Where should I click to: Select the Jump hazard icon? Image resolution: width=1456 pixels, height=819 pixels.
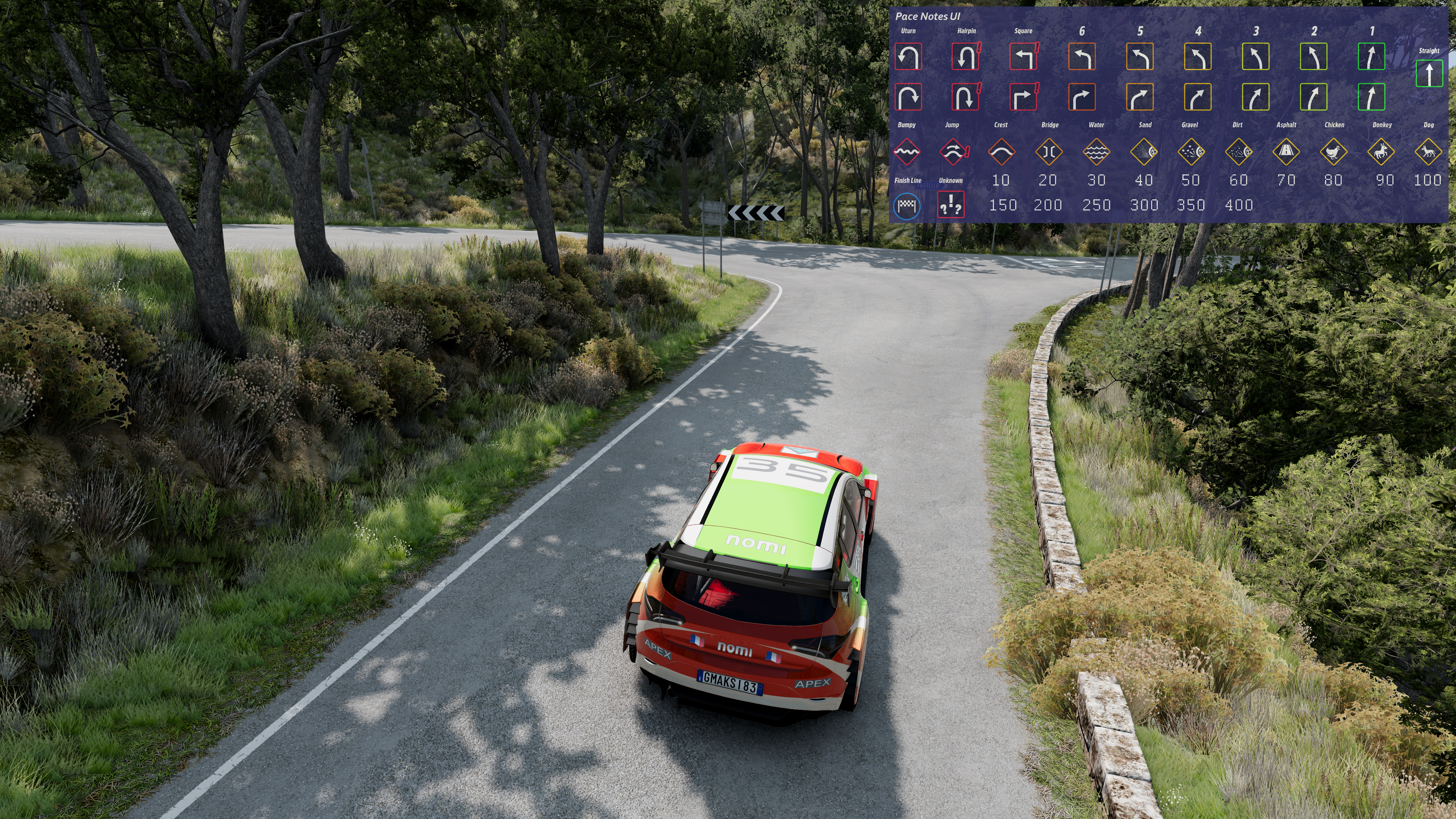click(953, 151)
